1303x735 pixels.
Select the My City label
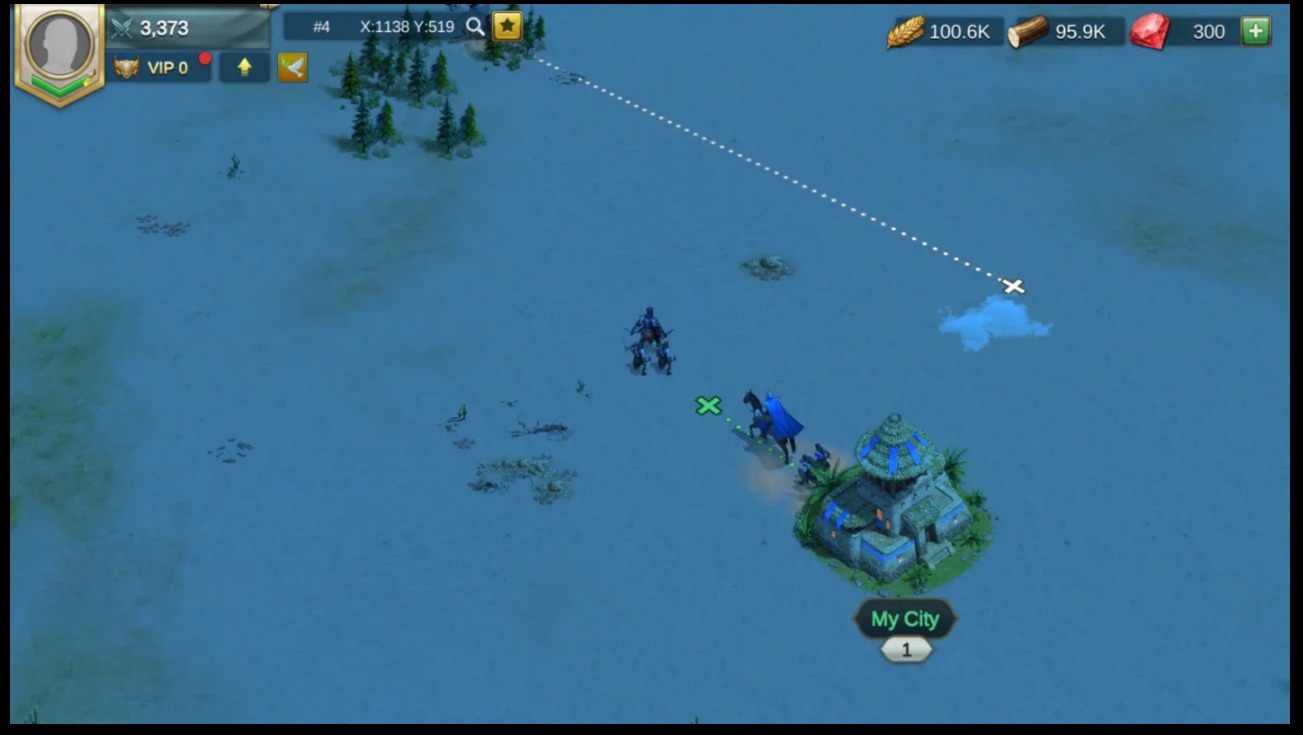[905, 619]
